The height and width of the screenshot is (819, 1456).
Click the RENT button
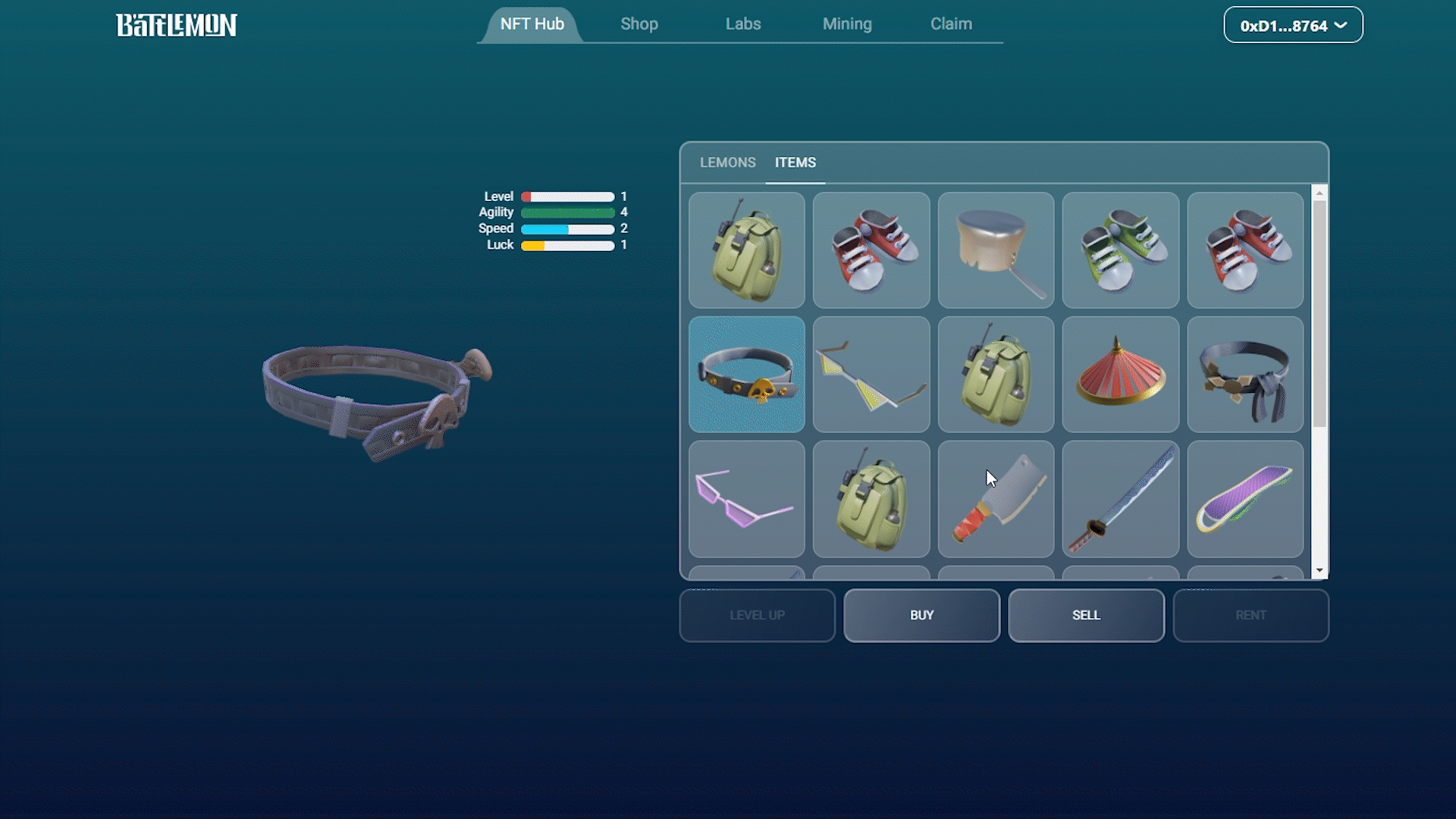(x=1250, y=615)
